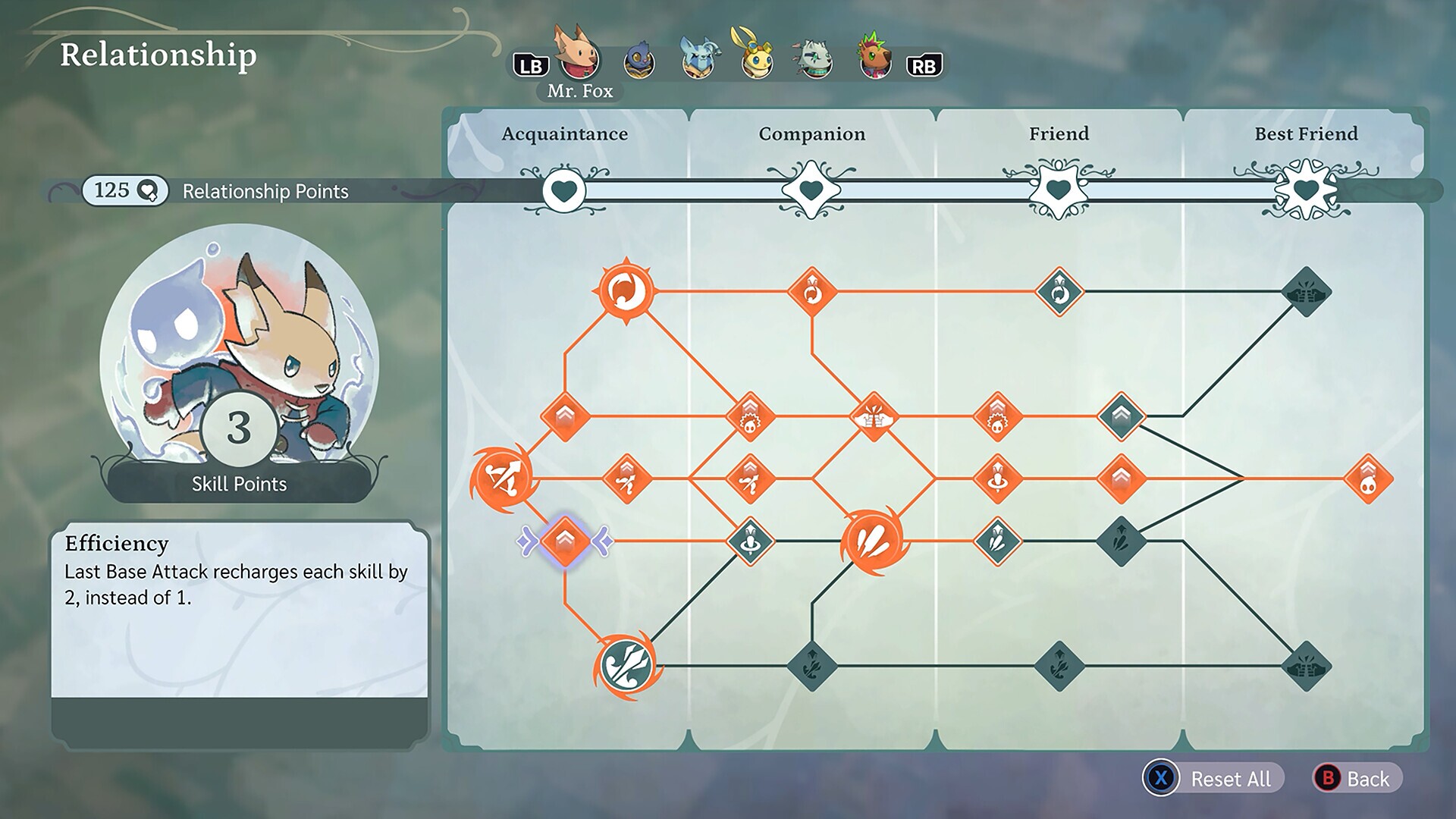Screen dimensions: 1456x819
Task: Unlock the highlighted Efficiency skill node
Action: tap(565, 541)
